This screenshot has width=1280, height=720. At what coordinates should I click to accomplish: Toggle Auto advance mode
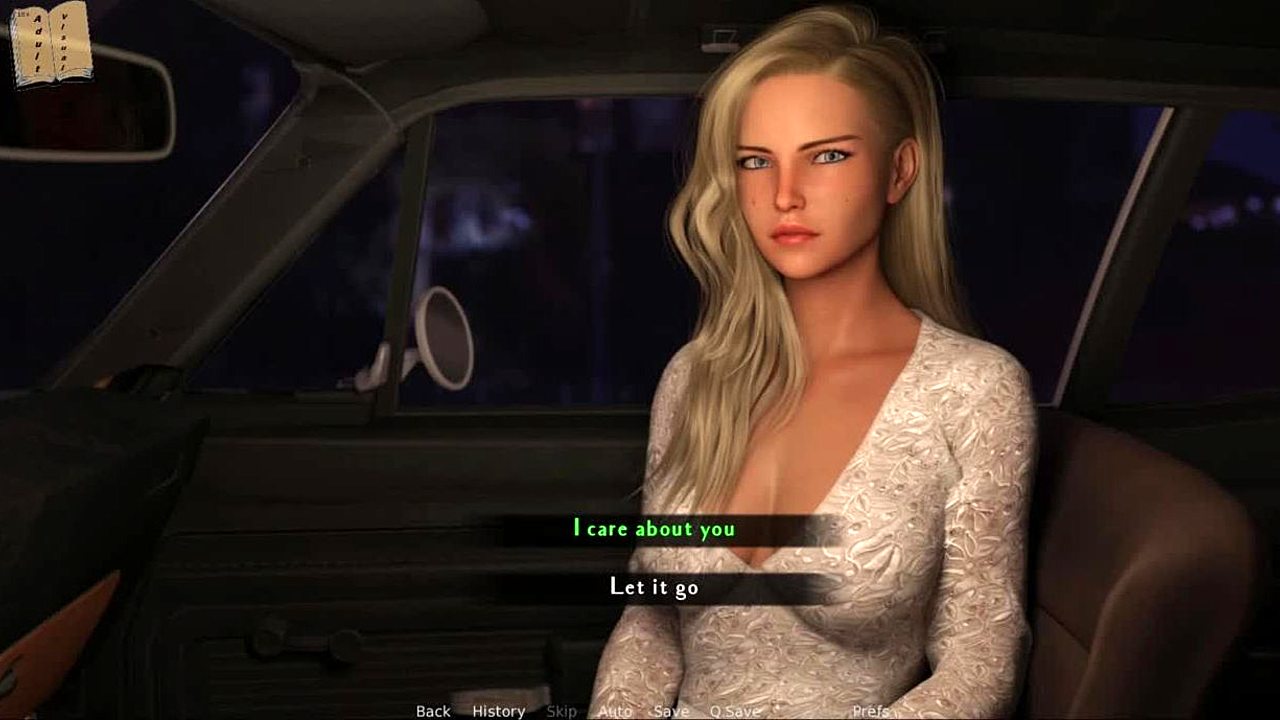point(615,711)
